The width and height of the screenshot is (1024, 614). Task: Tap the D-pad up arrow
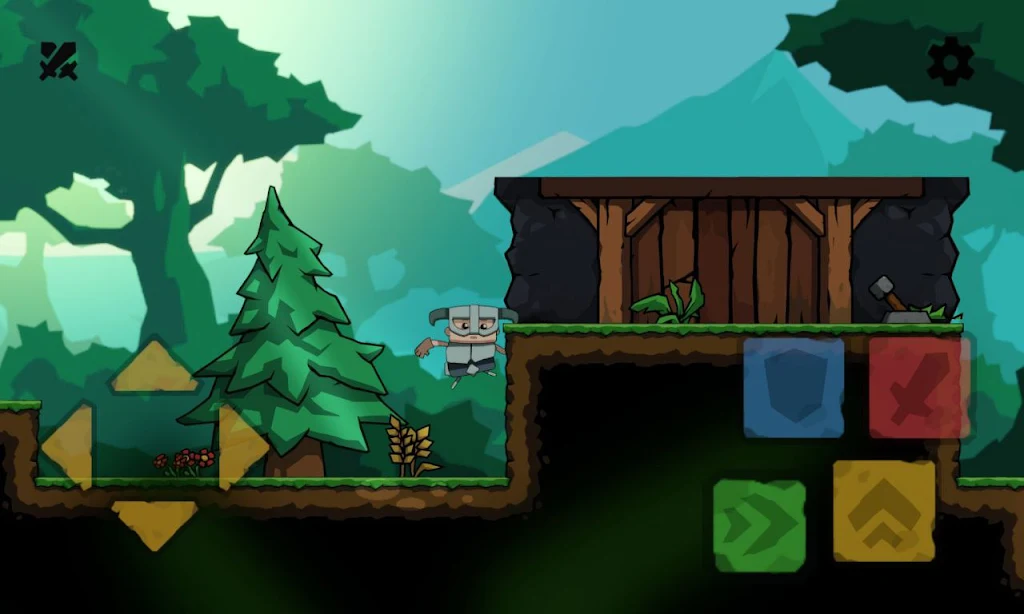[x=154, y=370]
